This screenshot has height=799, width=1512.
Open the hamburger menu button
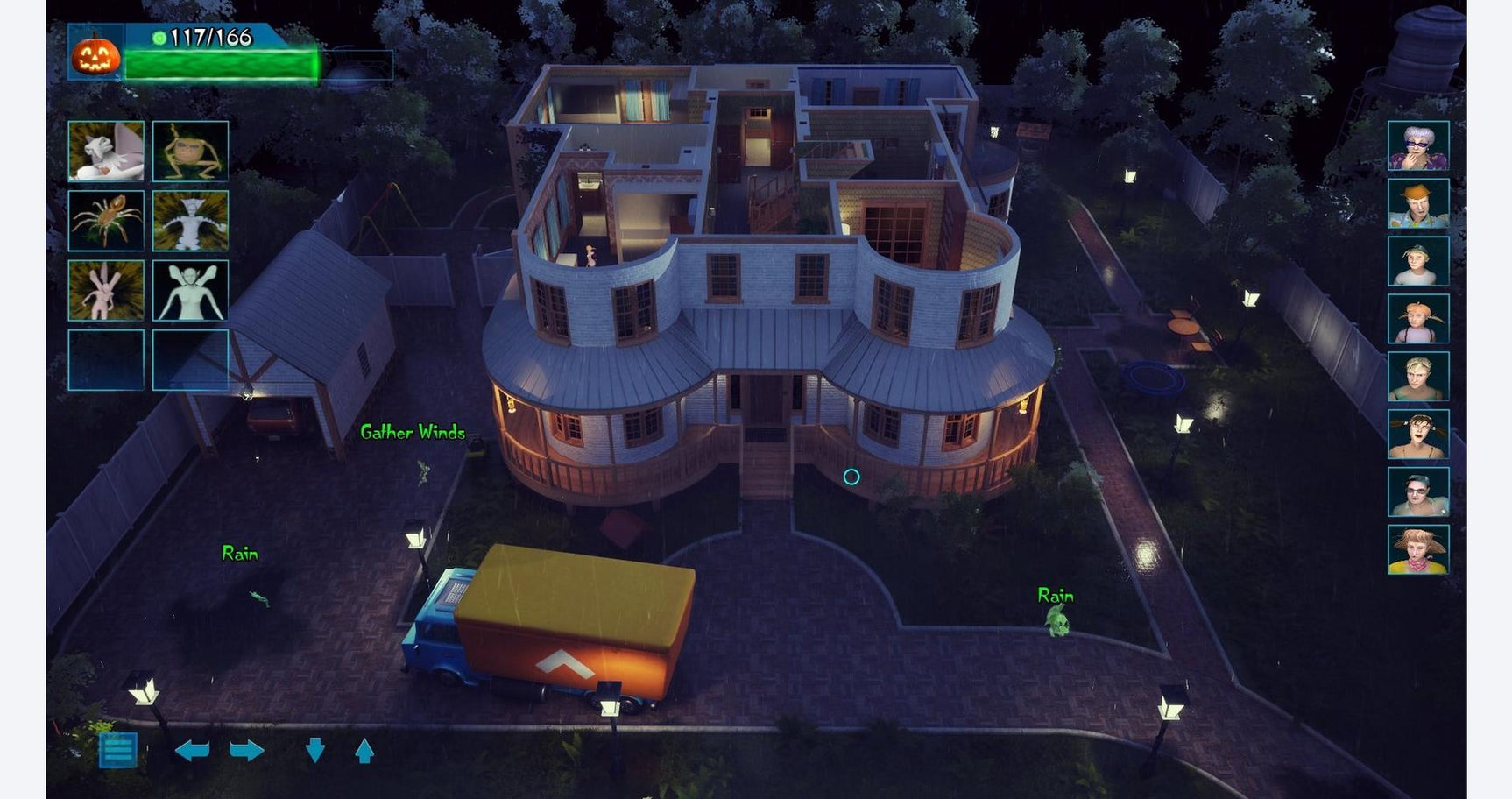(118, 750)
